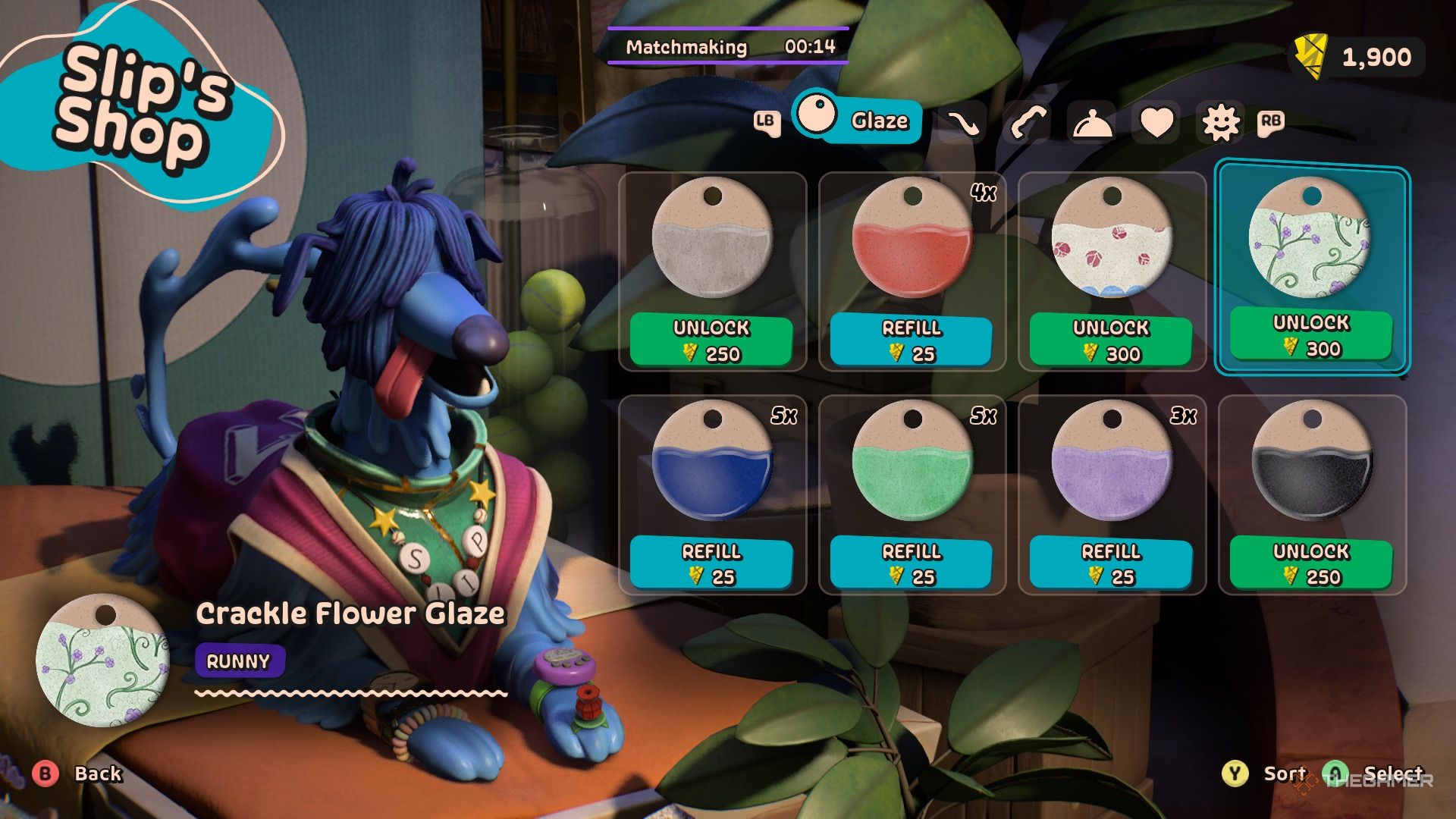1456x819 pixels.
Task: Unlock the grey speckled glaze for 250
Action: click(x=711, y=340)
